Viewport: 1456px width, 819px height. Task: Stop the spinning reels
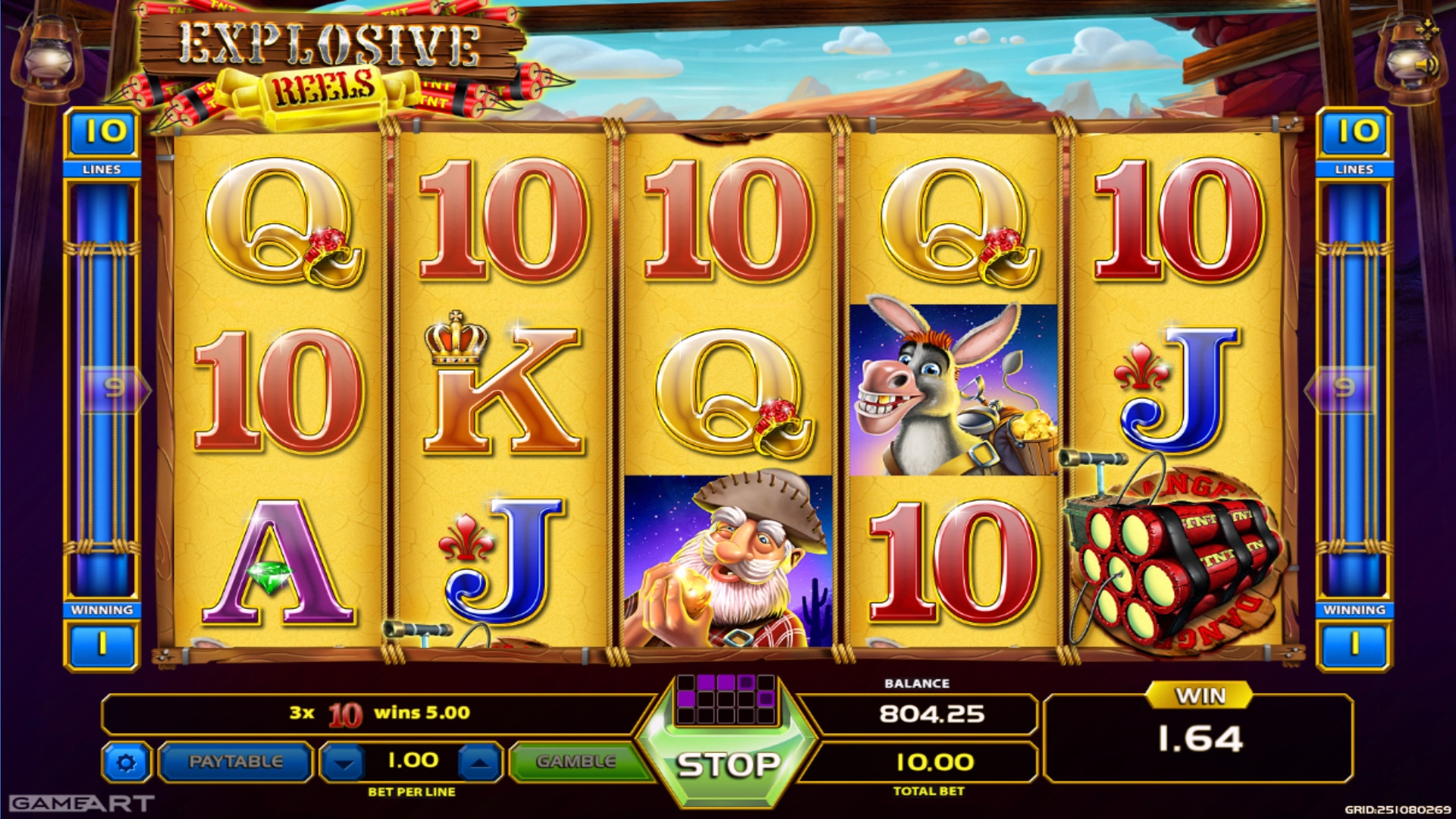point(726,764)
